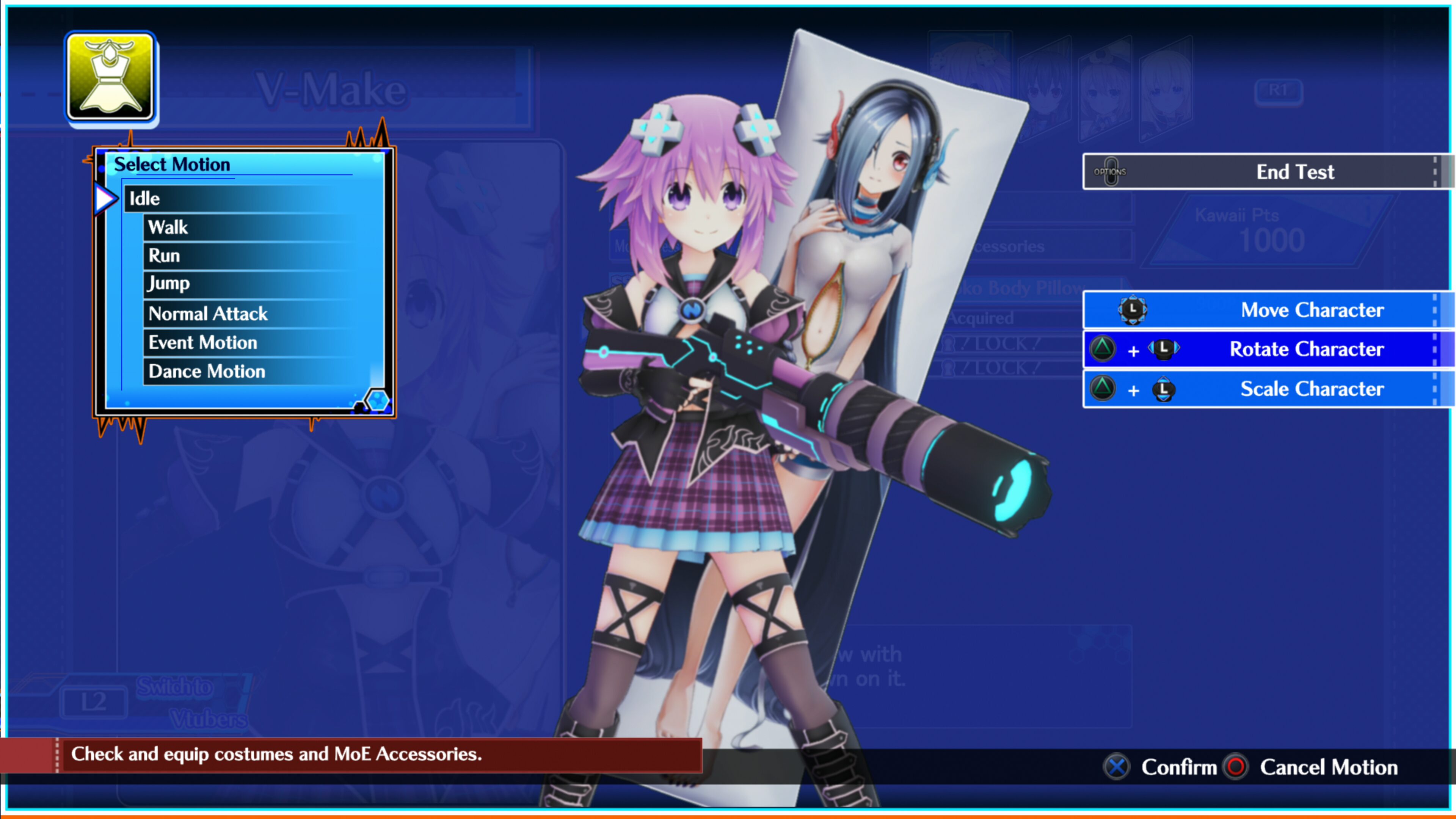Click the left-stick icon on Move Character

pos(1132,310)
